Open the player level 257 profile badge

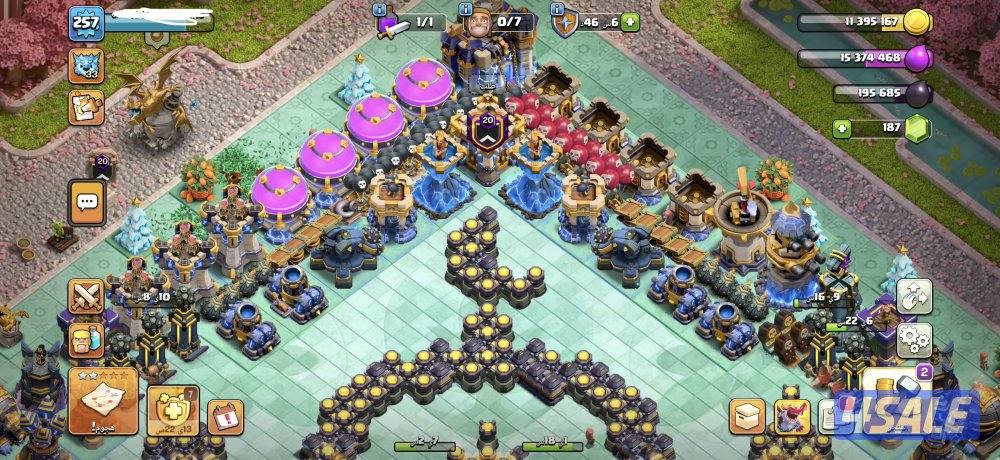[86, 22]
